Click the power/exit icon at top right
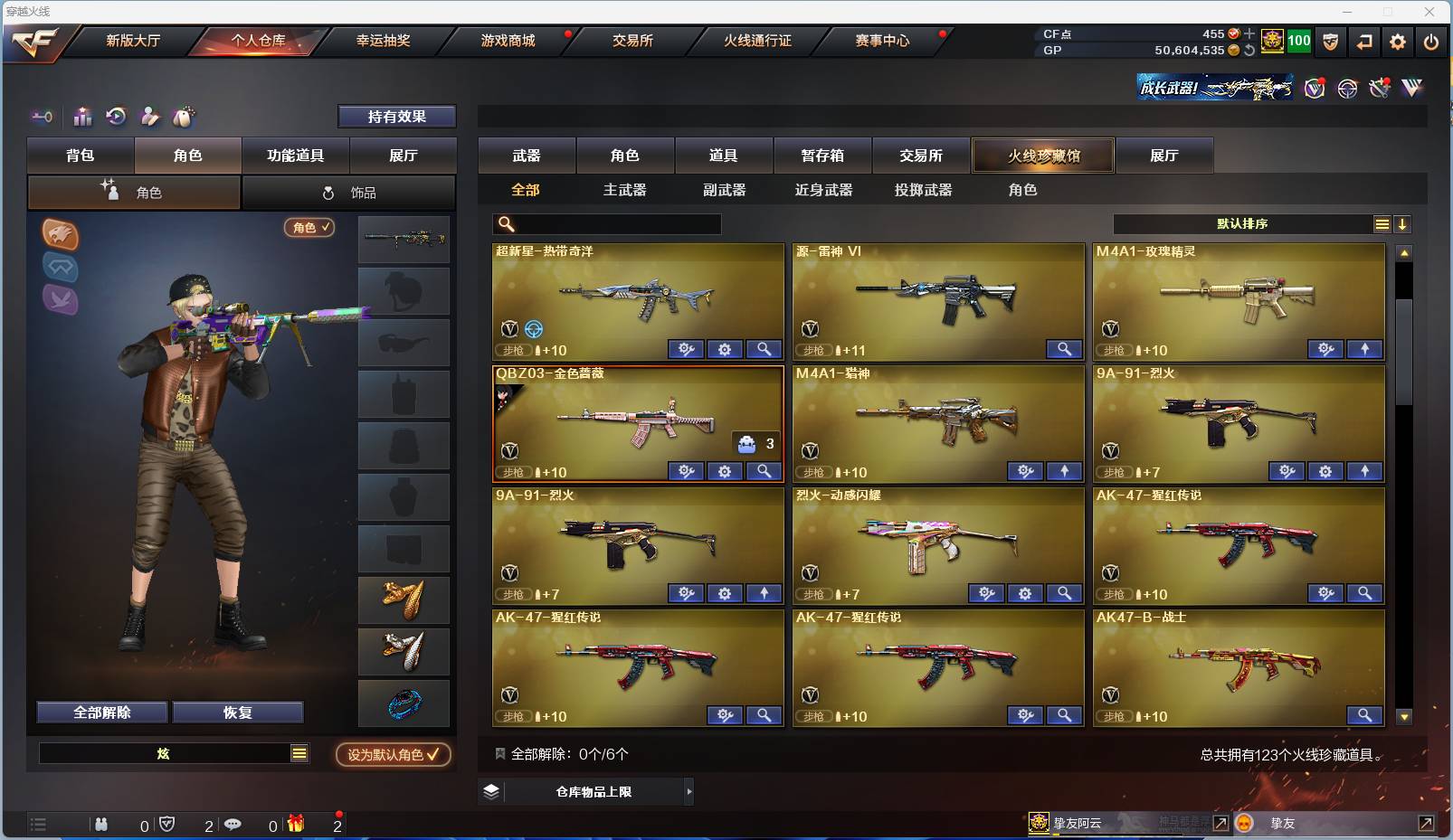This screenshot has height=840, width=1453. pos(1430,42)
